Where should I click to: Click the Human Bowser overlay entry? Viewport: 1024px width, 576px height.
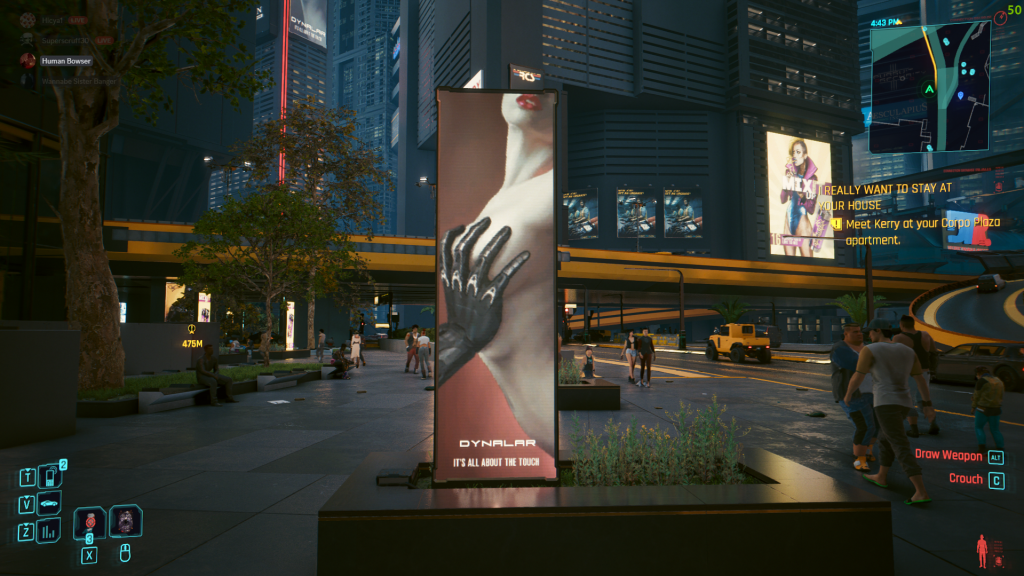coord(66,60)
